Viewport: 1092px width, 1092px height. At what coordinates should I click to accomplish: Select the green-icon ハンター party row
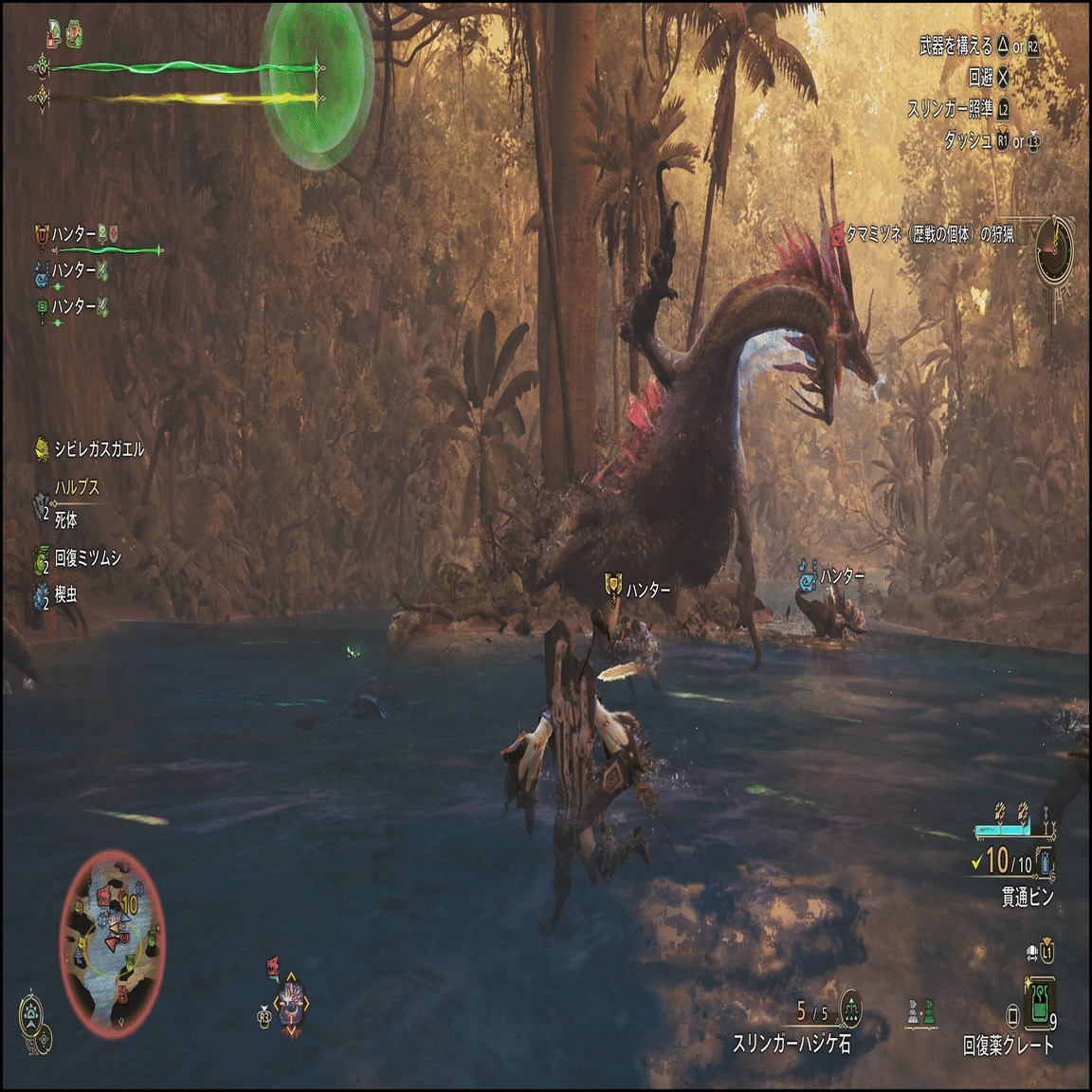click(x=72, y=307)
